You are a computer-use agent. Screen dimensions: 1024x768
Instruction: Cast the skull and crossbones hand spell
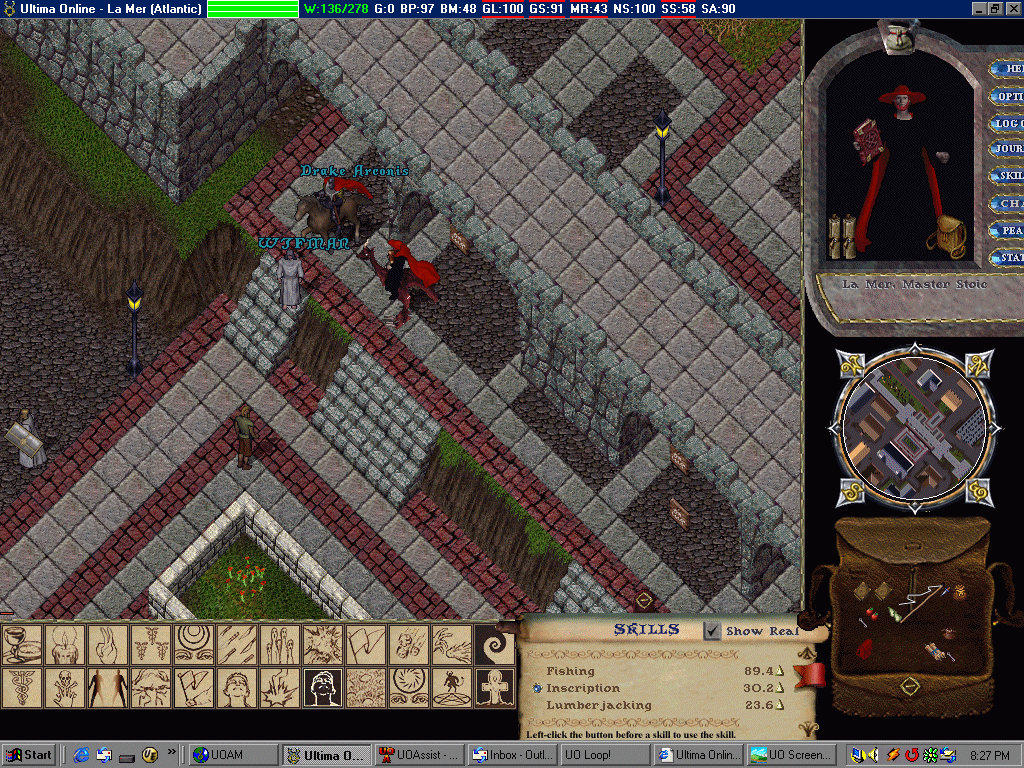[x=63, y=687]
